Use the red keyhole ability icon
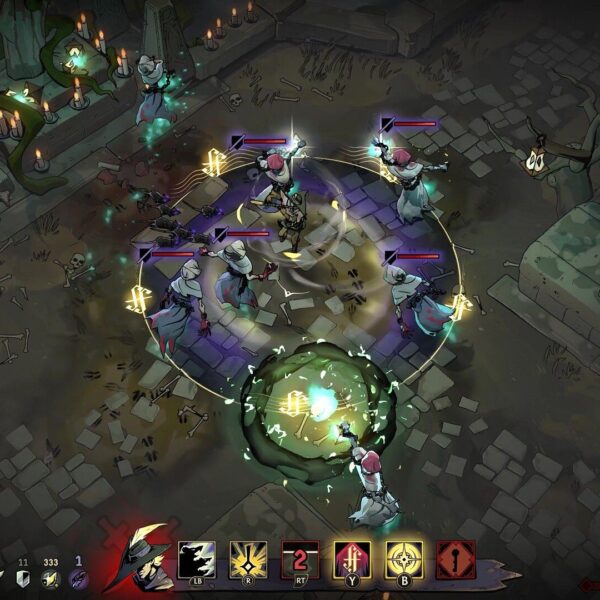Image resolution: width=600 pixels, height=600 pixels. (x=456, y=559)
